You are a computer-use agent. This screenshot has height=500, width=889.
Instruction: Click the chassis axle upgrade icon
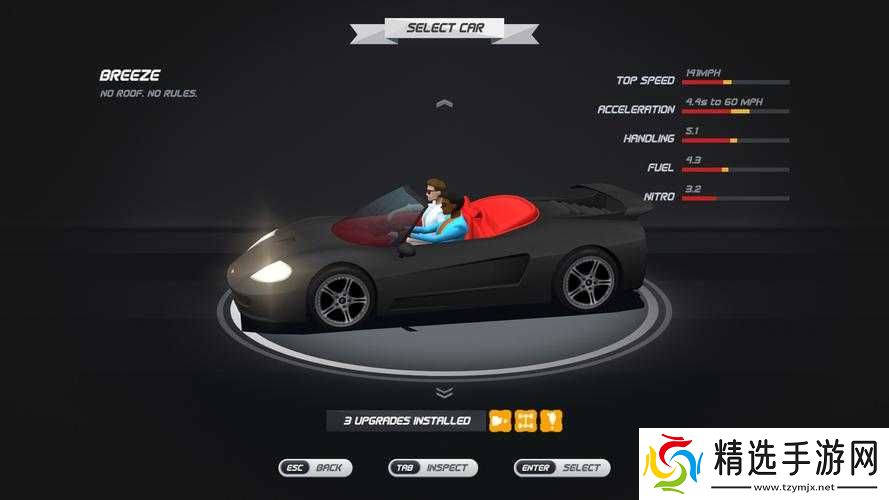[x=526, y=421]
